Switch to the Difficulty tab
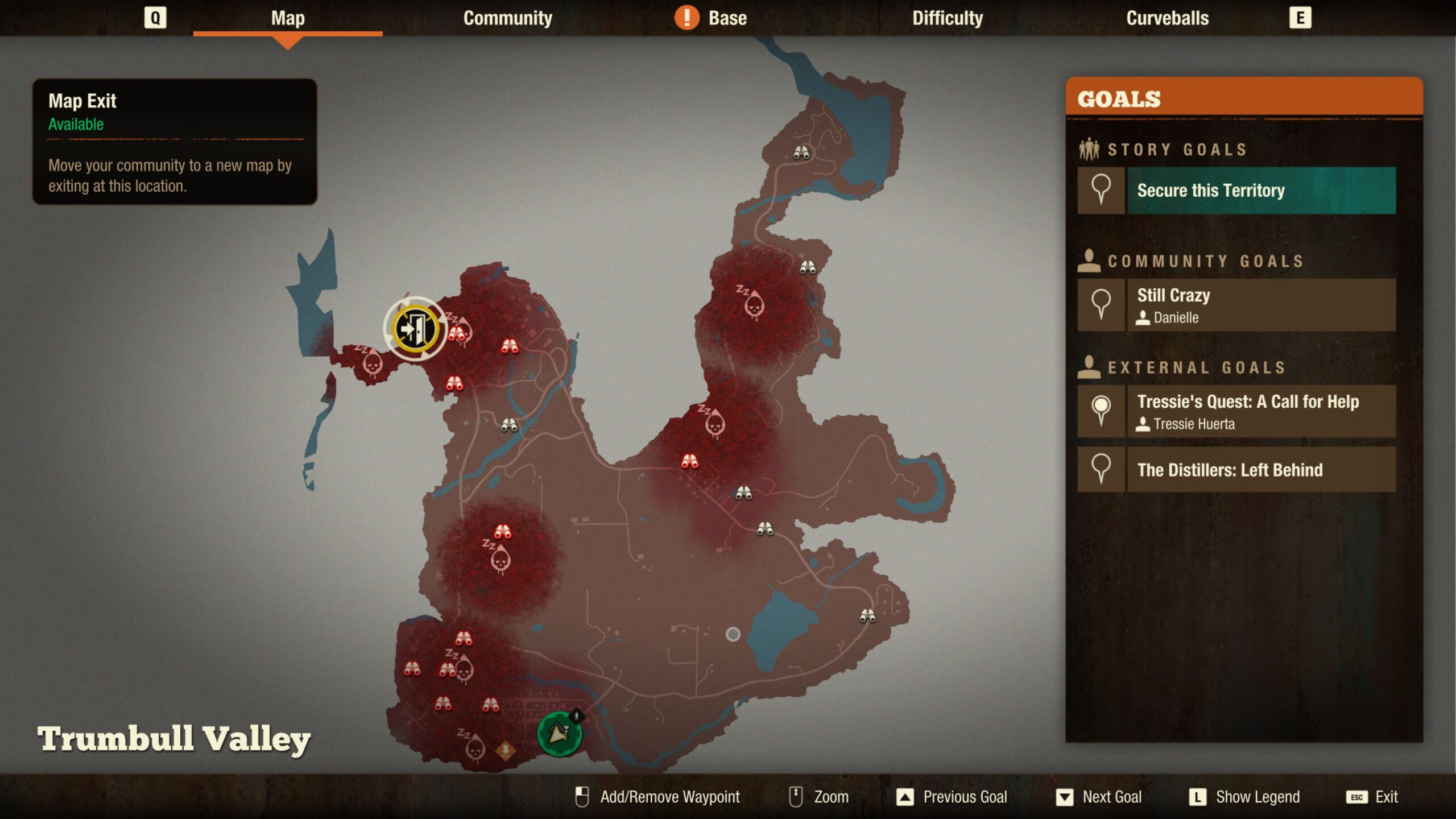This screenshot has height=819, width=1456. click(947, 18)
